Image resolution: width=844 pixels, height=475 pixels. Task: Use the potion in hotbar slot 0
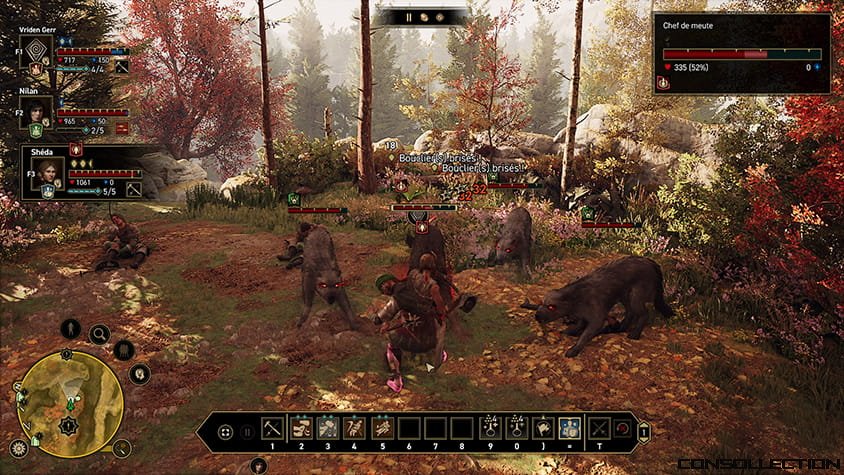pyautogui.click(x=516, y=429)
